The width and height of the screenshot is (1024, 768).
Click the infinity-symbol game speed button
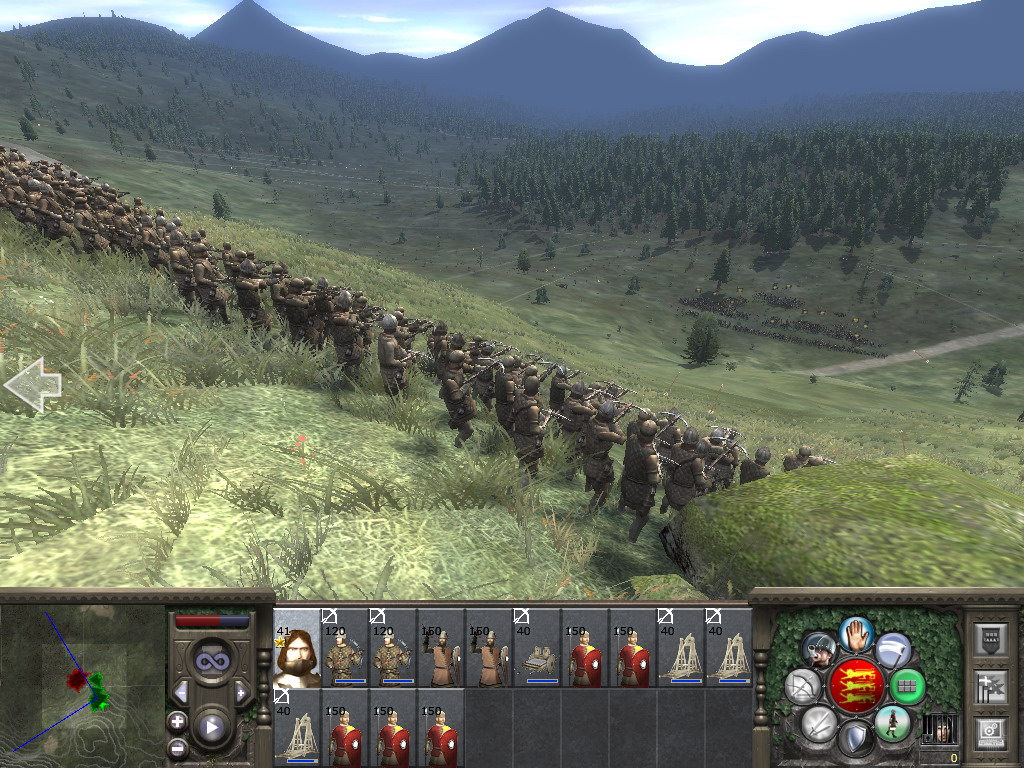(211, 661)
